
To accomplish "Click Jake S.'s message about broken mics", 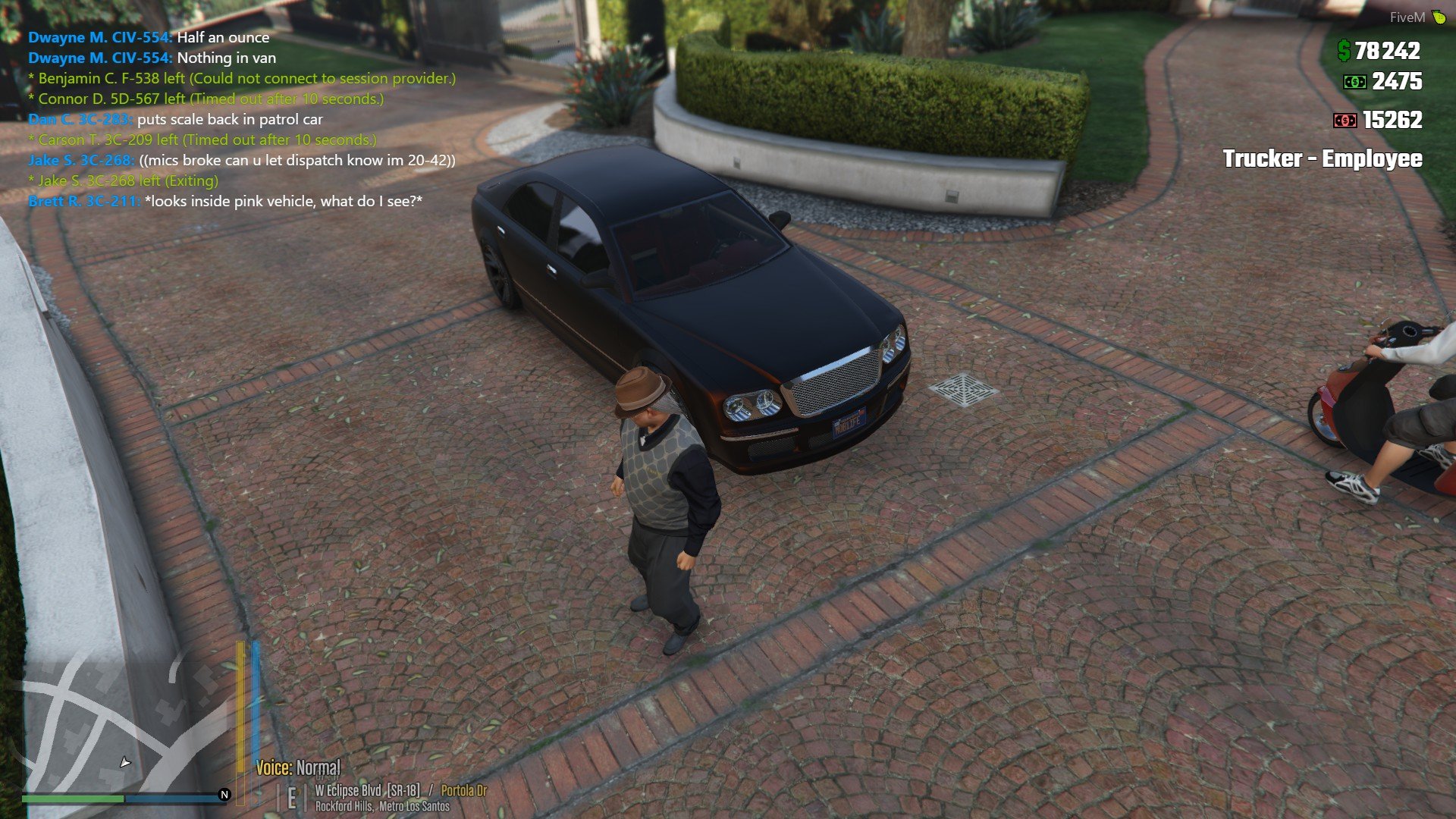I will pyautogui.click(x=242, y=160).
